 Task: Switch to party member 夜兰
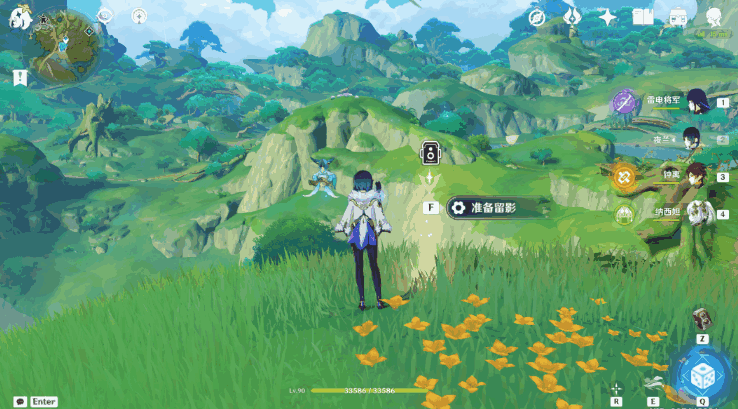690,138
